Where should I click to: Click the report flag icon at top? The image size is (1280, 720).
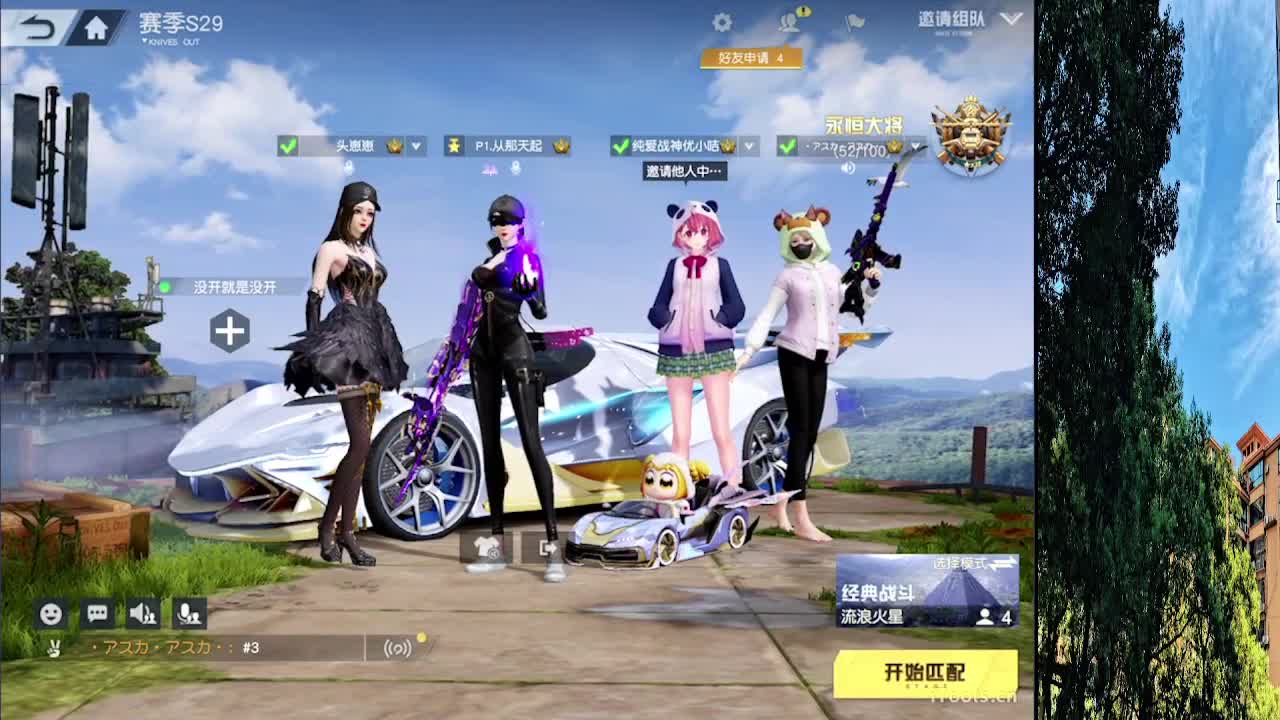[856, 21]
